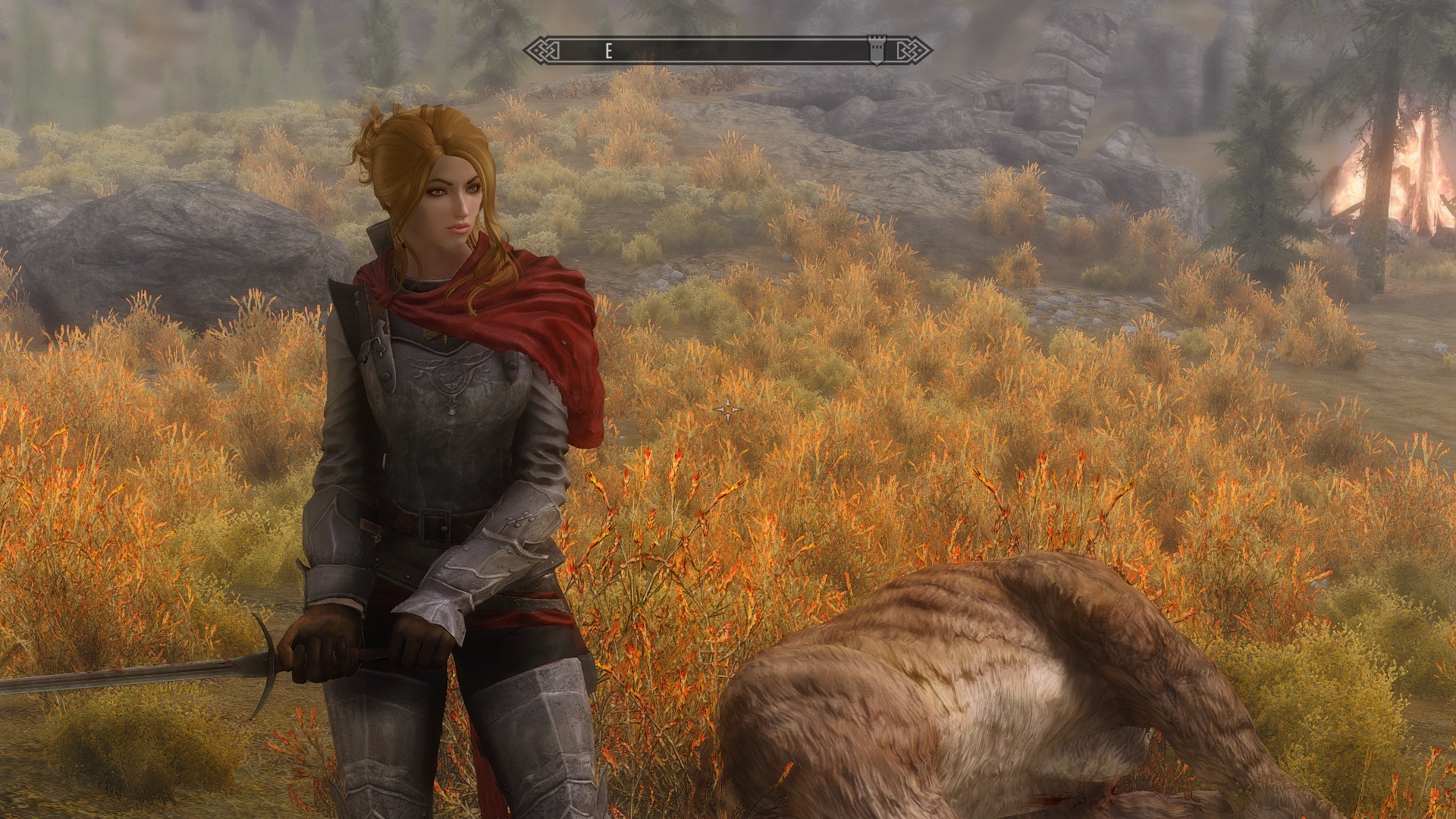Click the tower location marker on the compass
The width and height of the screenshot is (1456, 819).
(877, 51)
